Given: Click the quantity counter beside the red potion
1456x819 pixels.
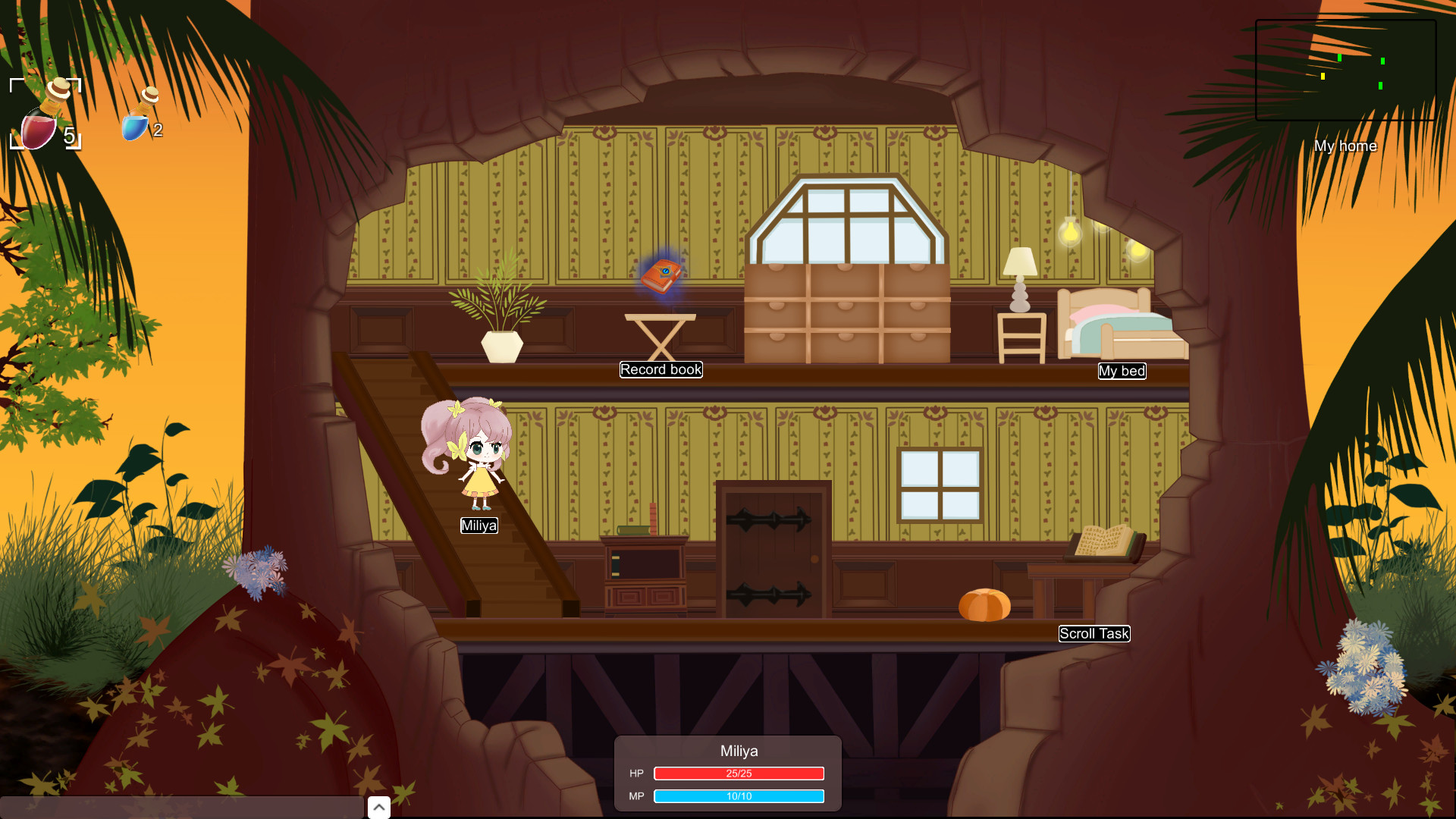Looking at the screenshot, I should coord(69,136).
